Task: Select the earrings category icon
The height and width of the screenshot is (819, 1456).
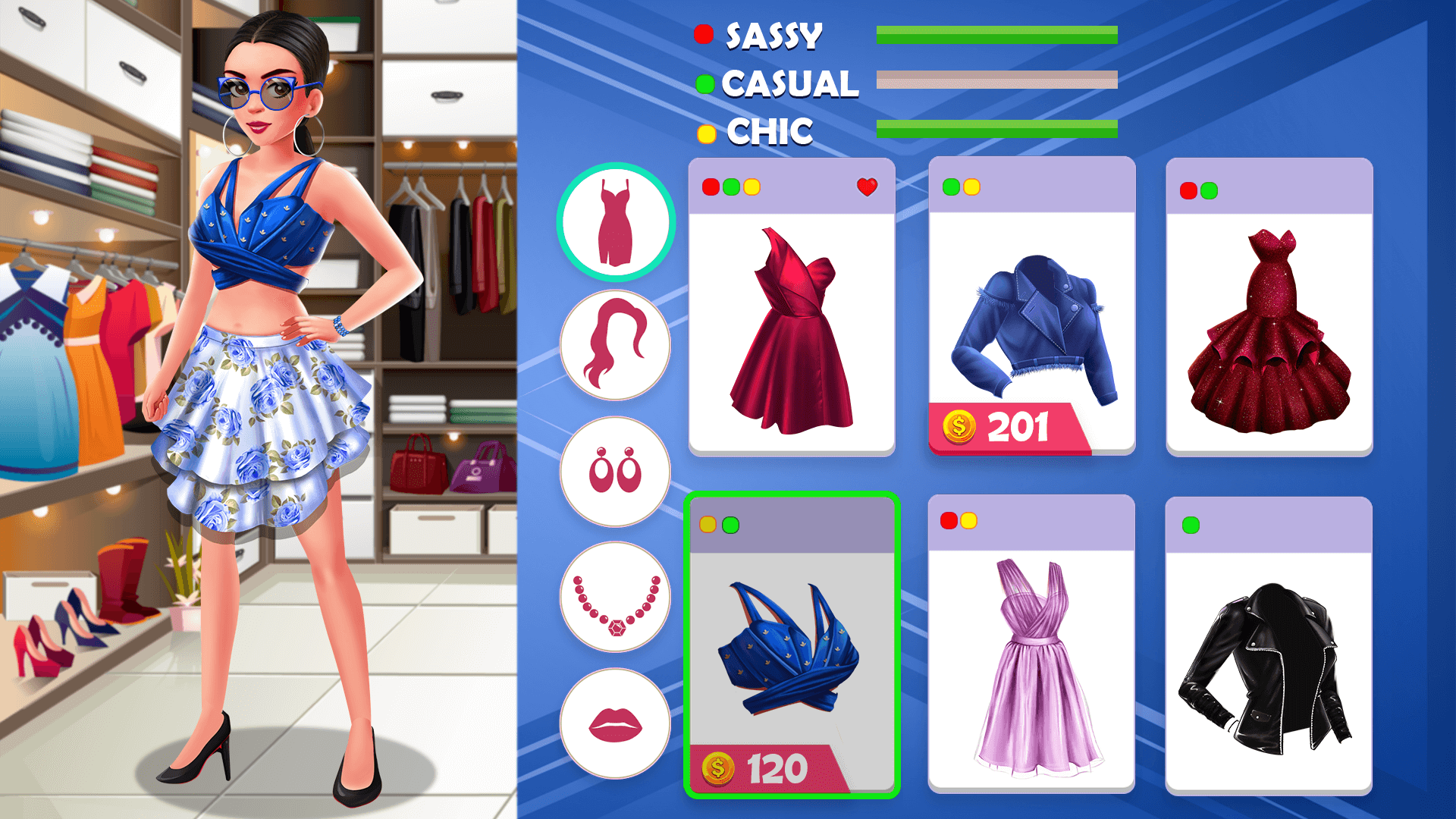Action: (615, 471)
